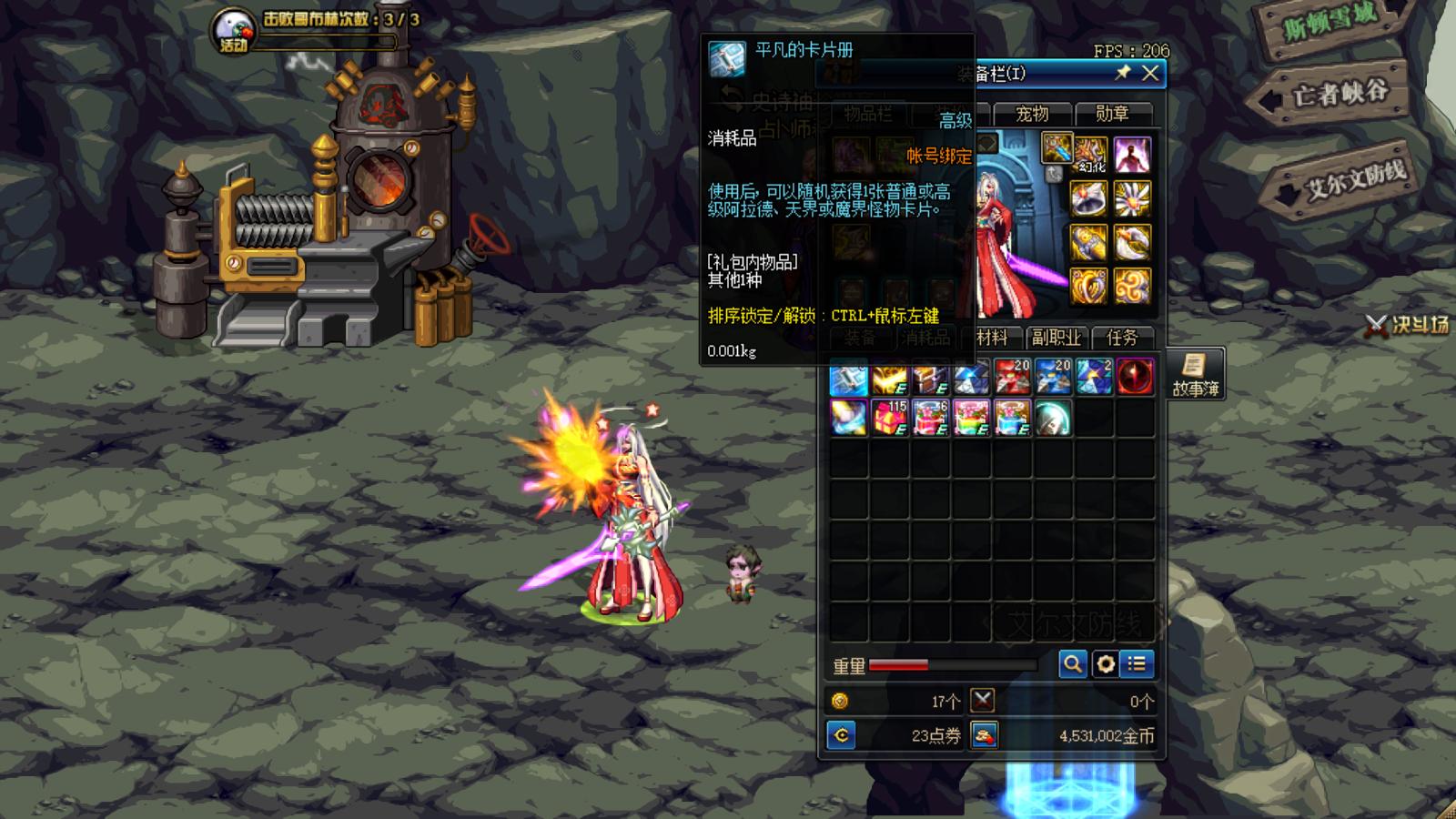Open inventory settings with the gear button
Viewport: 1456px width, 819px height.
pos(1105,664)
